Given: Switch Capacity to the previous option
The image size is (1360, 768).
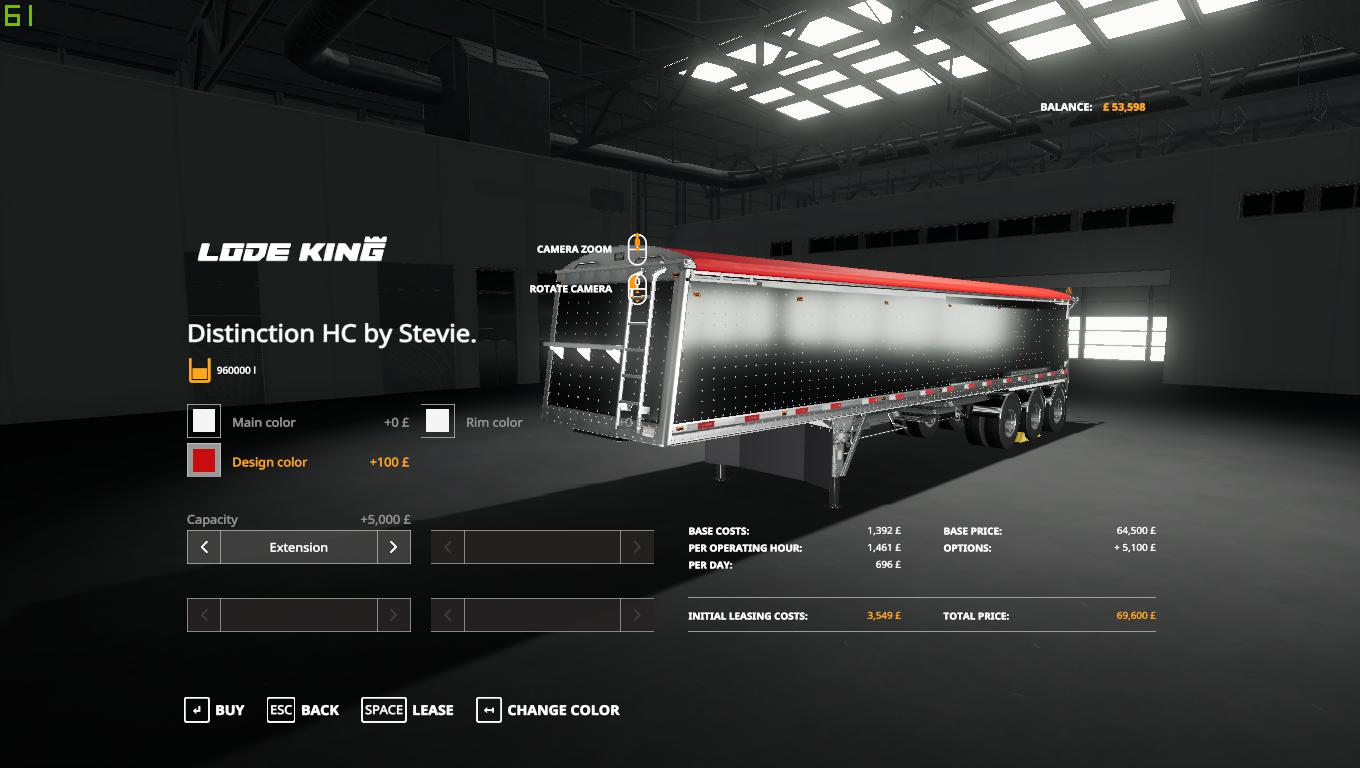Looking at the screenshot, I should 204,547.
